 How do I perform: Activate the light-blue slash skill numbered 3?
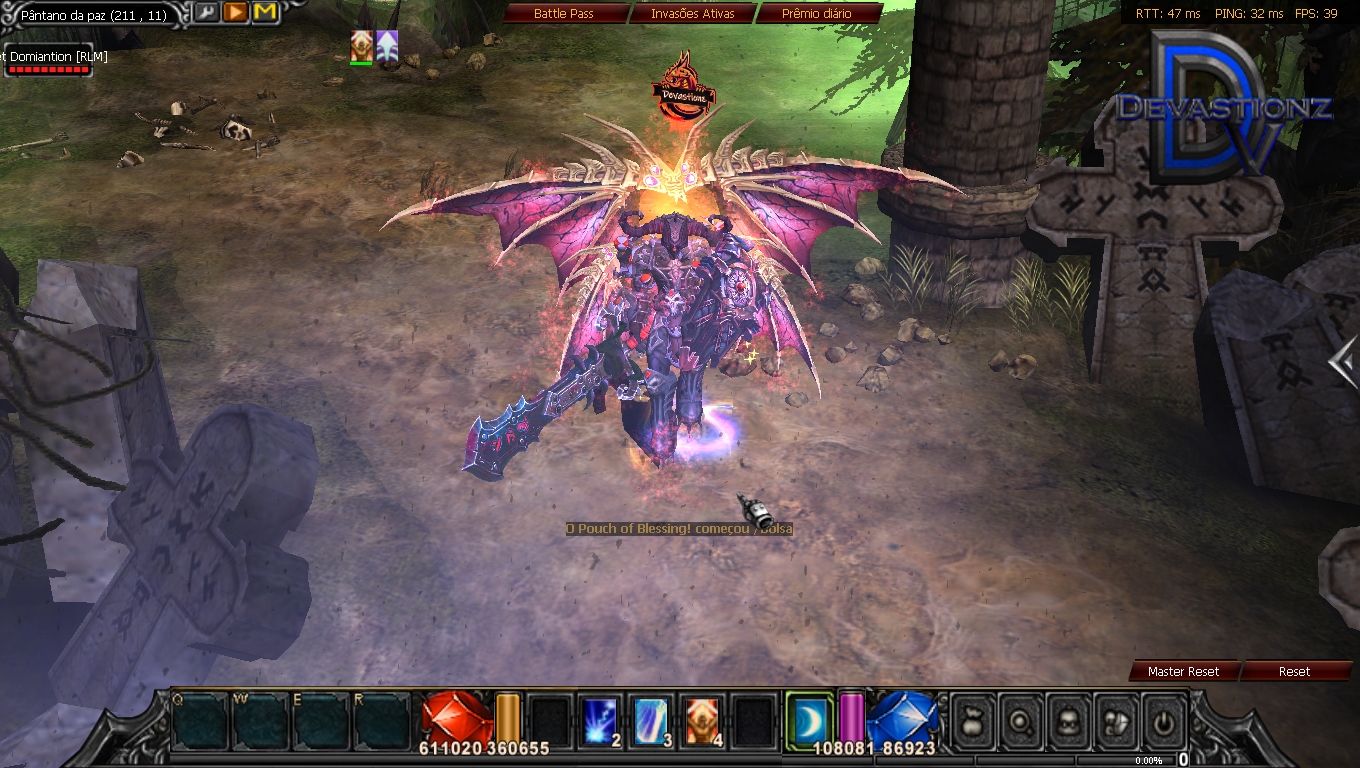click(x=652, y=720)
